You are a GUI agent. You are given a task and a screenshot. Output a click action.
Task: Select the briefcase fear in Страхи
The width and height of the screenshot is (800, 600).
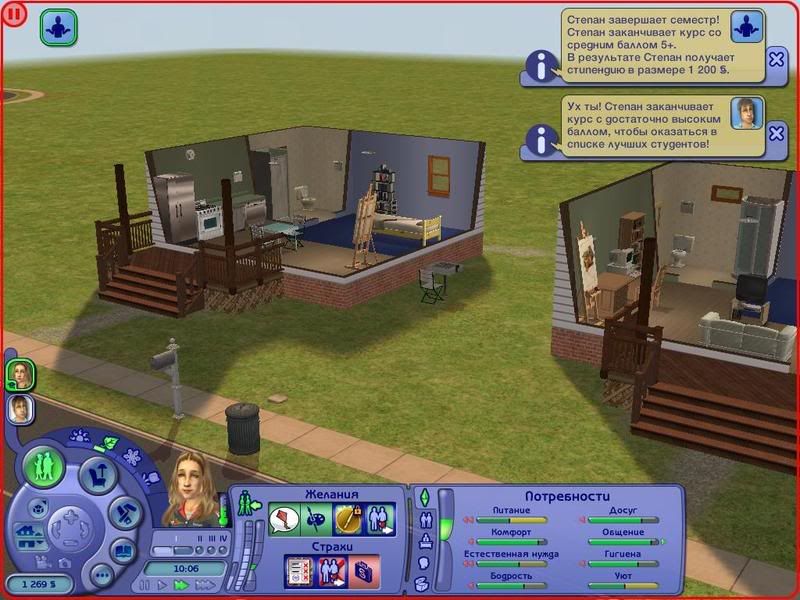364,571
